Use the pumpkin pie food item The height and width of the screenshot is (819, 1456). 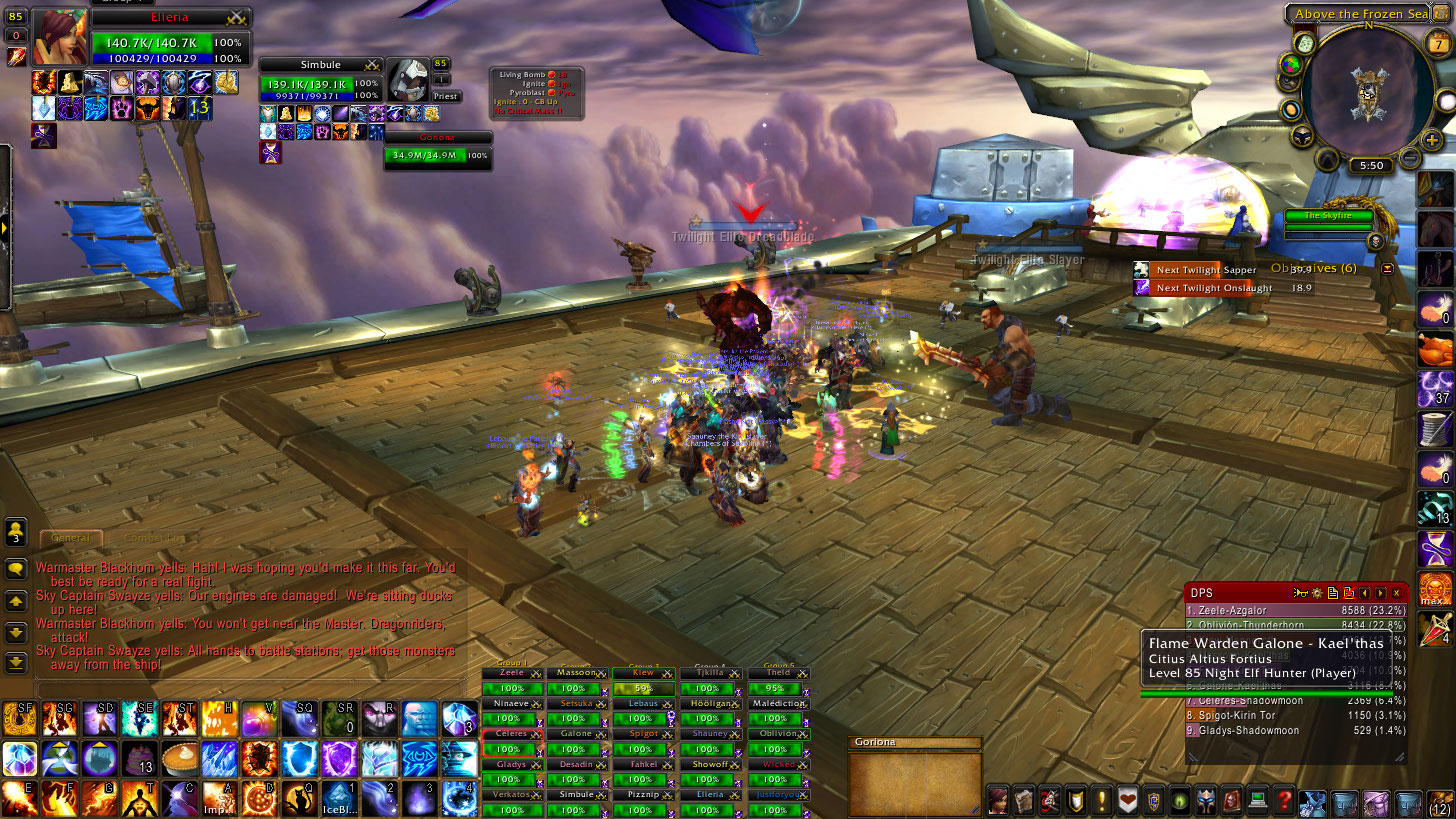(181, 759)
